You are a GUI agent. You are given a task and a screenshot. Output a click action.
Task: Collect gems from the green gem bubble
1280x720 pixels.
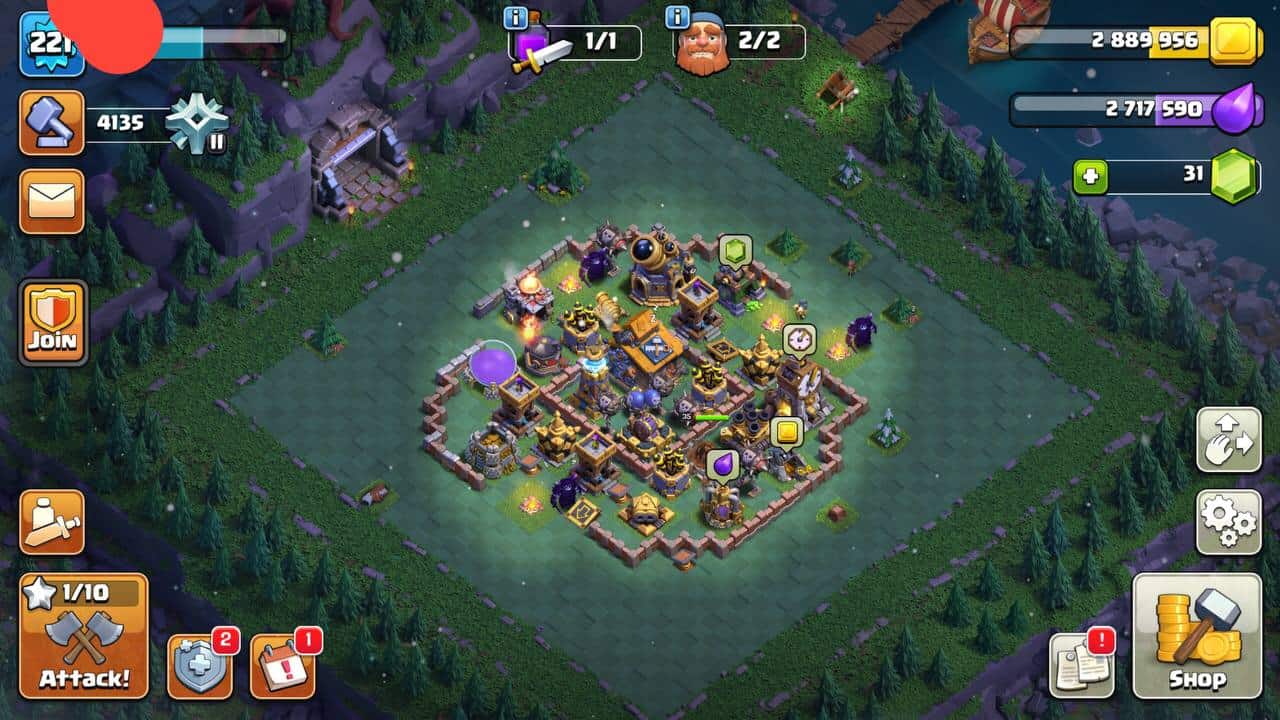pos(735,251)
